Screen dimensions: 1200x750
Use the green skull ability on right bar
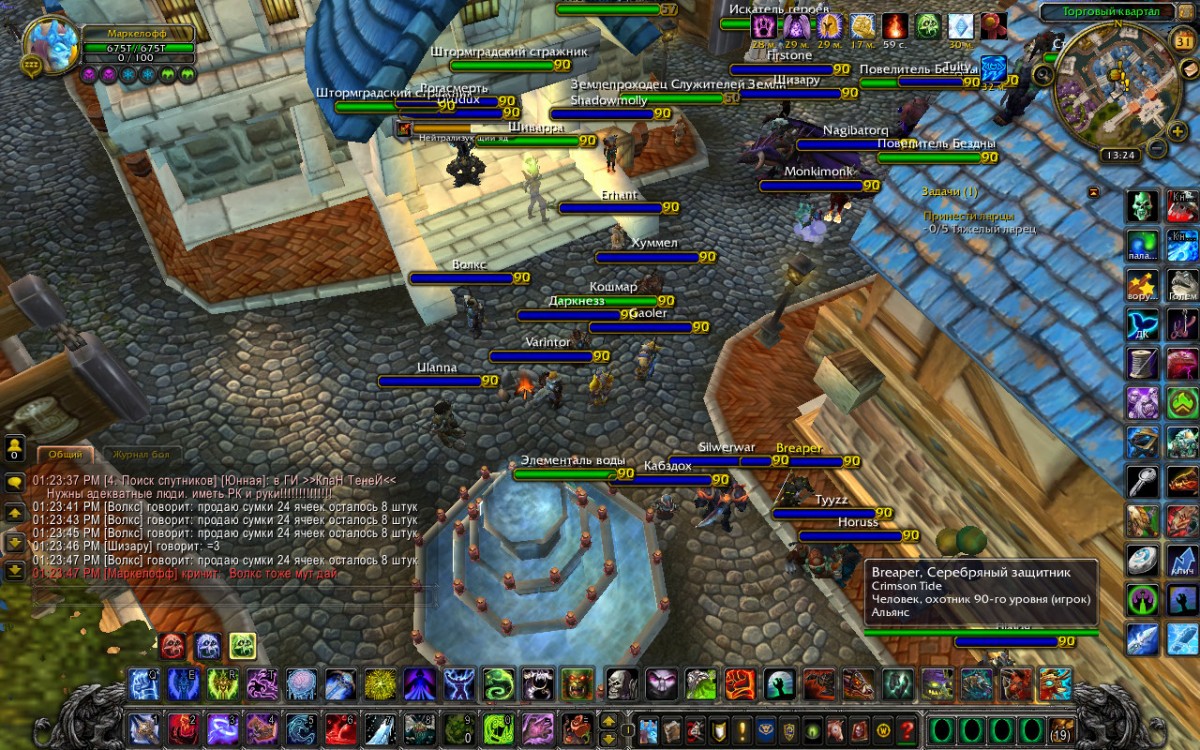pyautogui.click(x=1143, y=207)
